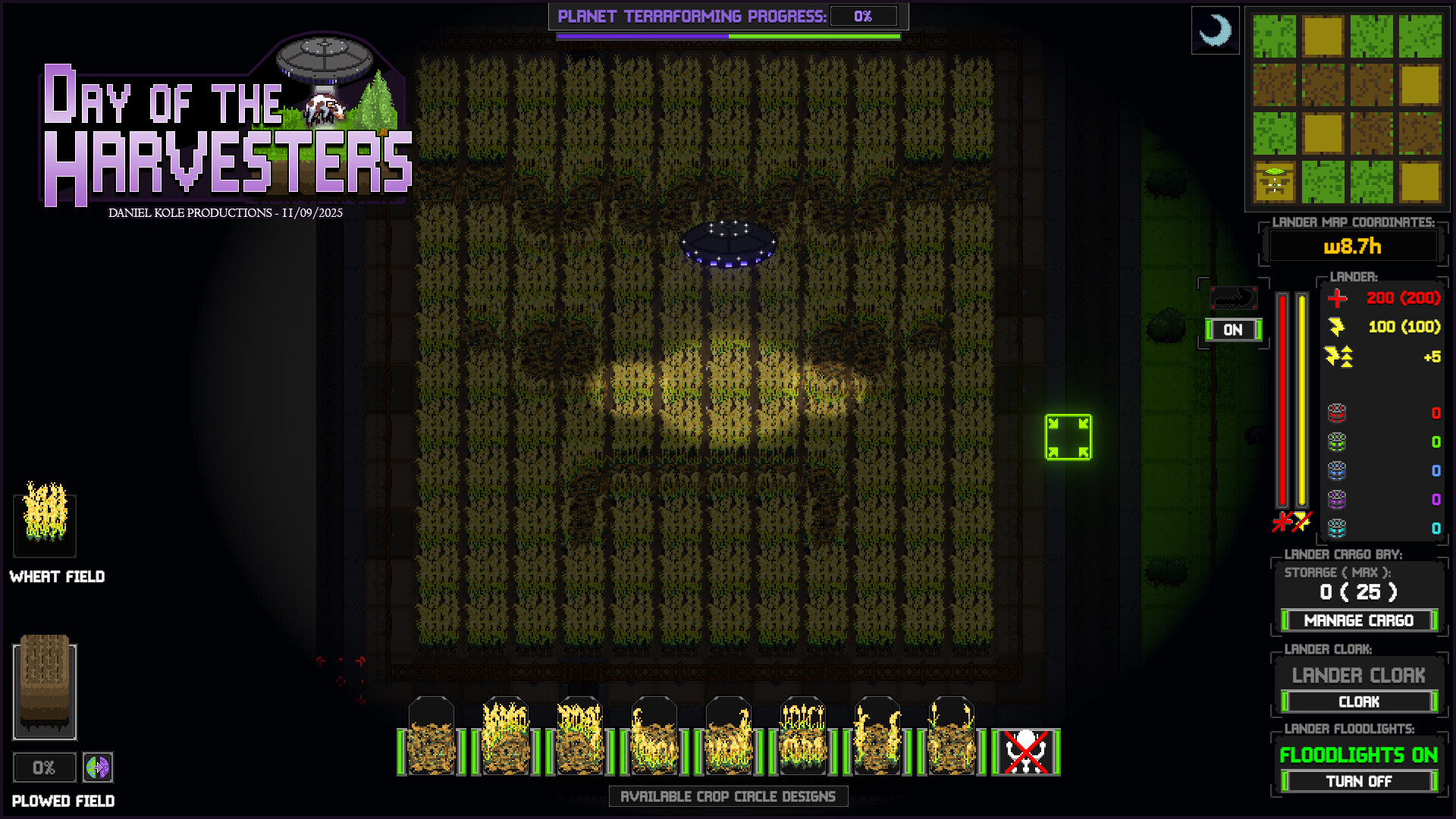Toggle the ON switch near the harvester

coord(1232,330)
